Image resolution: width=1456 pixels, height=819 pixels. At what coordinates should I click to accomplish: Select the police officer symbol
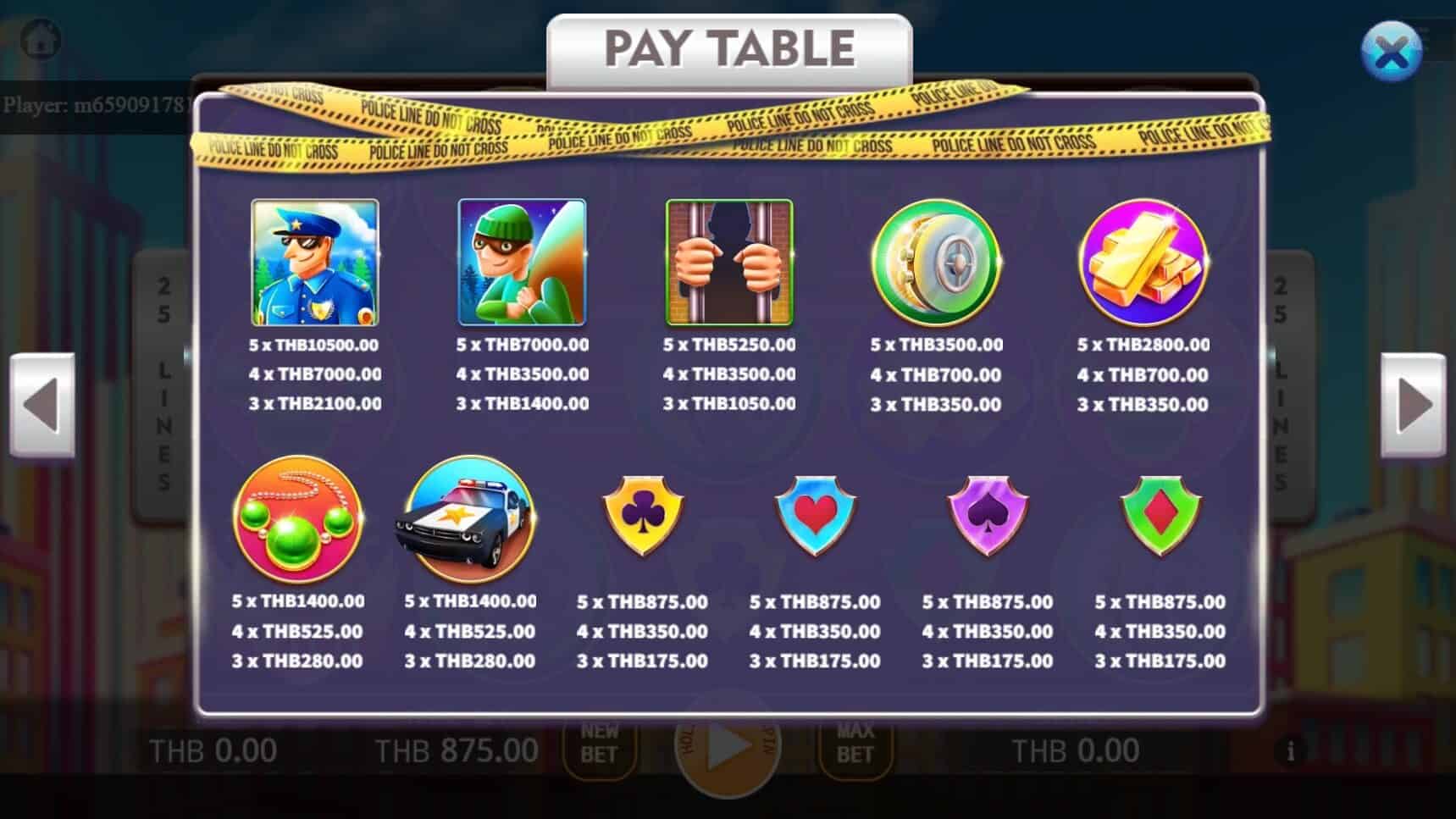pyautogui.click(x=313, y=263)
